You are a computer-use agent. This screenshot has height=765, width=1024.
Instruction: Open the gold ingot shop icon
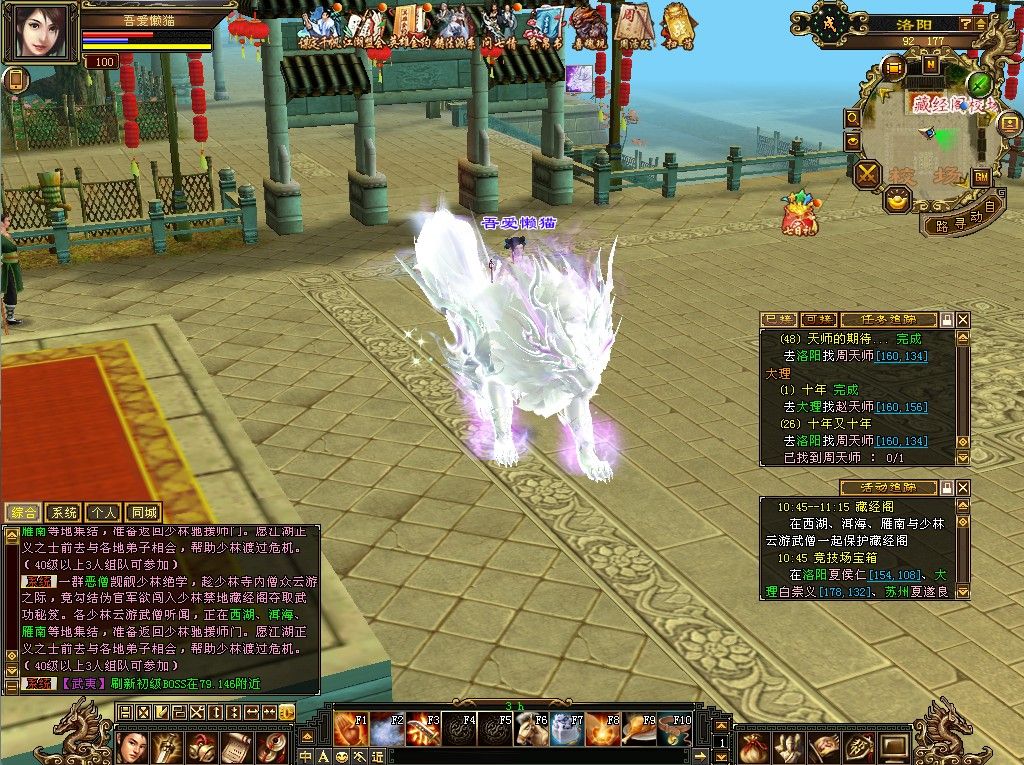[x=897, y=200]
